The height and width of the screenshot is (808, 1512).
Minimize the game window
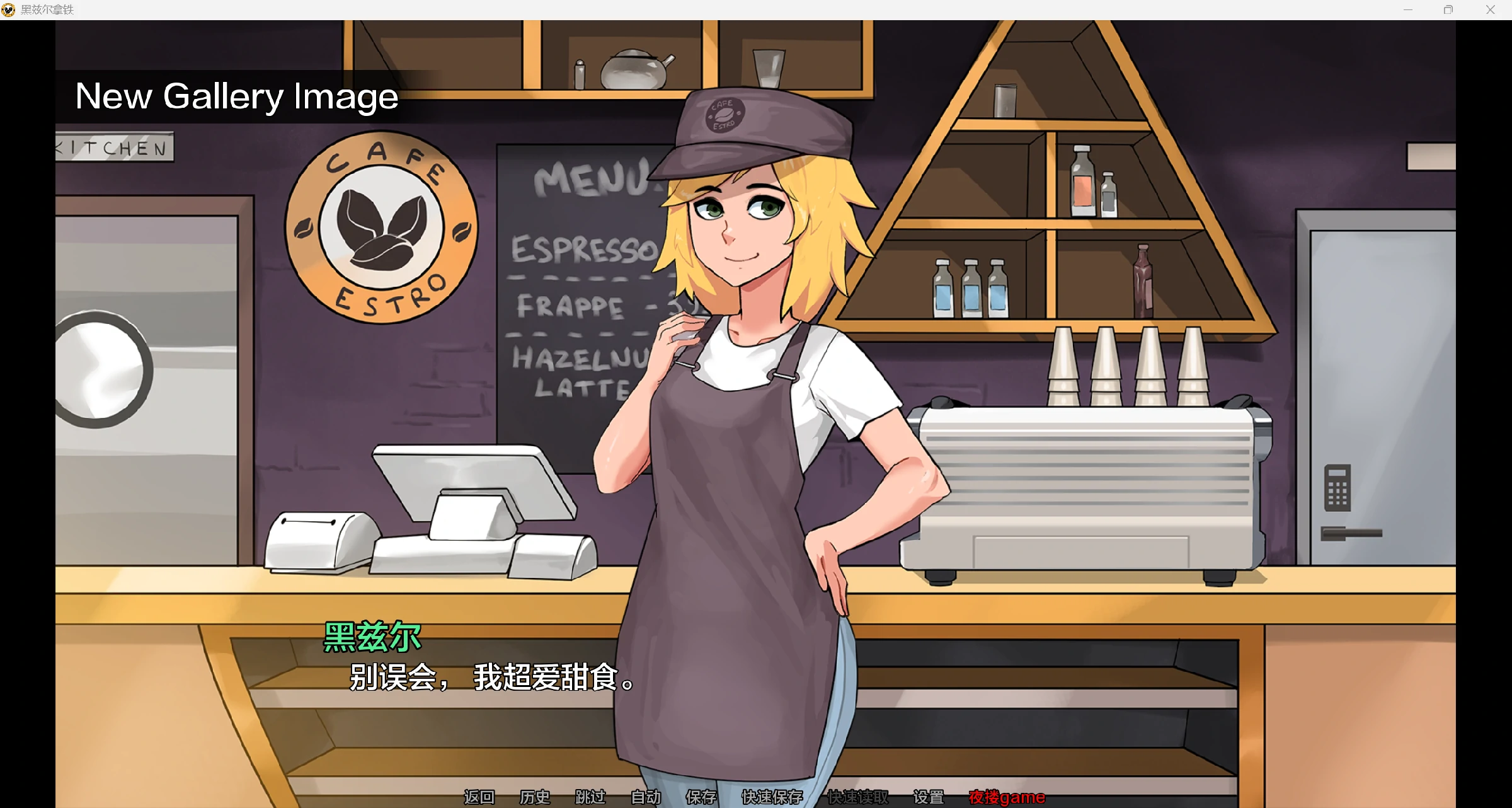pos(1408,9)
